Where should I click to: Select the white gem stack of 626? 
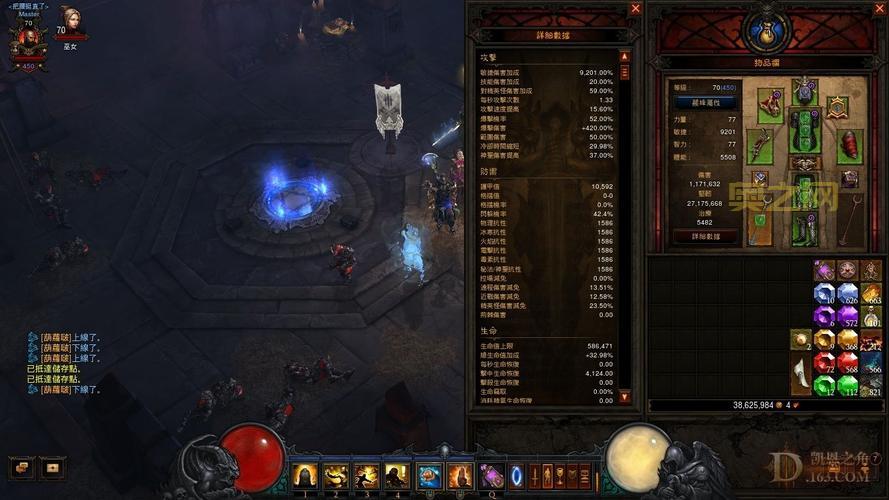click(x=848, y=292)
